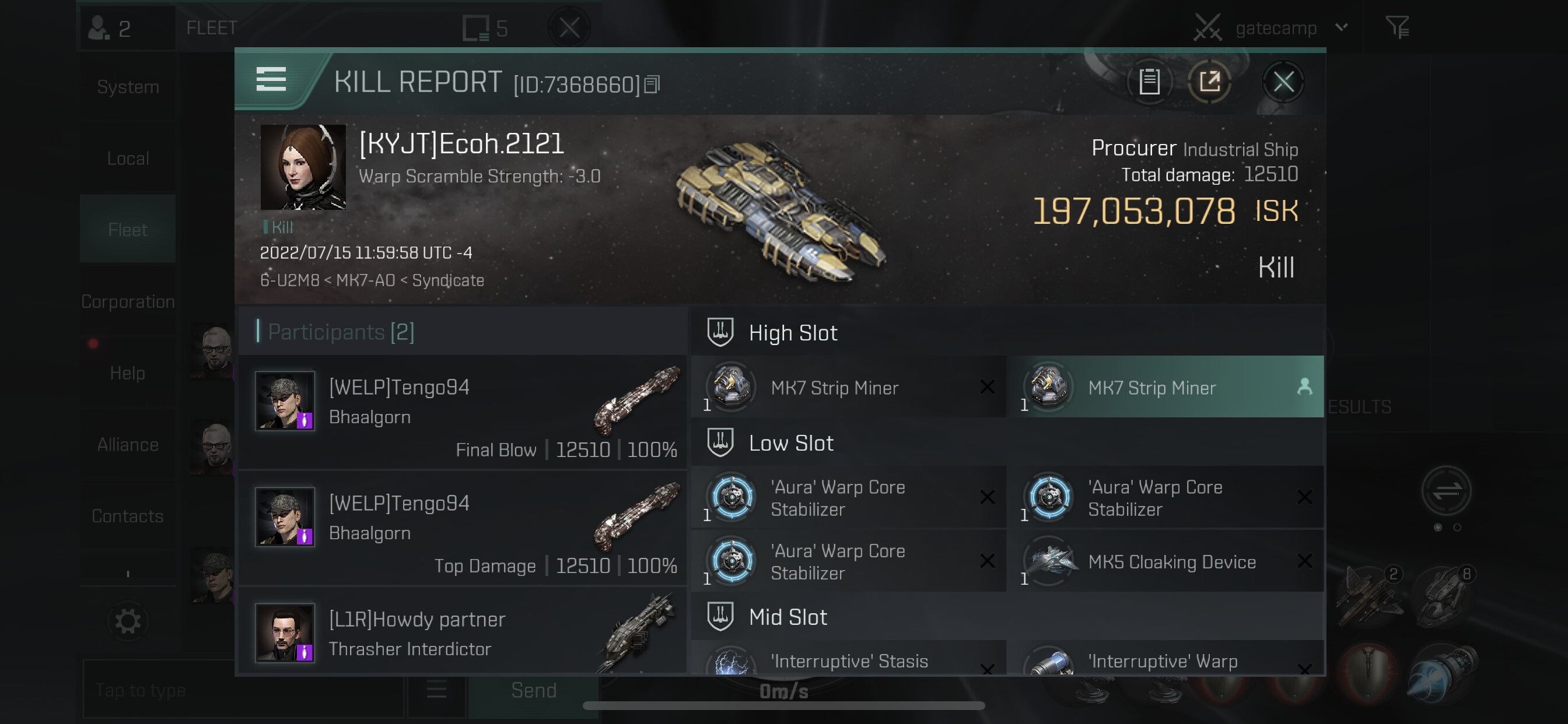Copy the kill report ID

(x=652, y=85)
